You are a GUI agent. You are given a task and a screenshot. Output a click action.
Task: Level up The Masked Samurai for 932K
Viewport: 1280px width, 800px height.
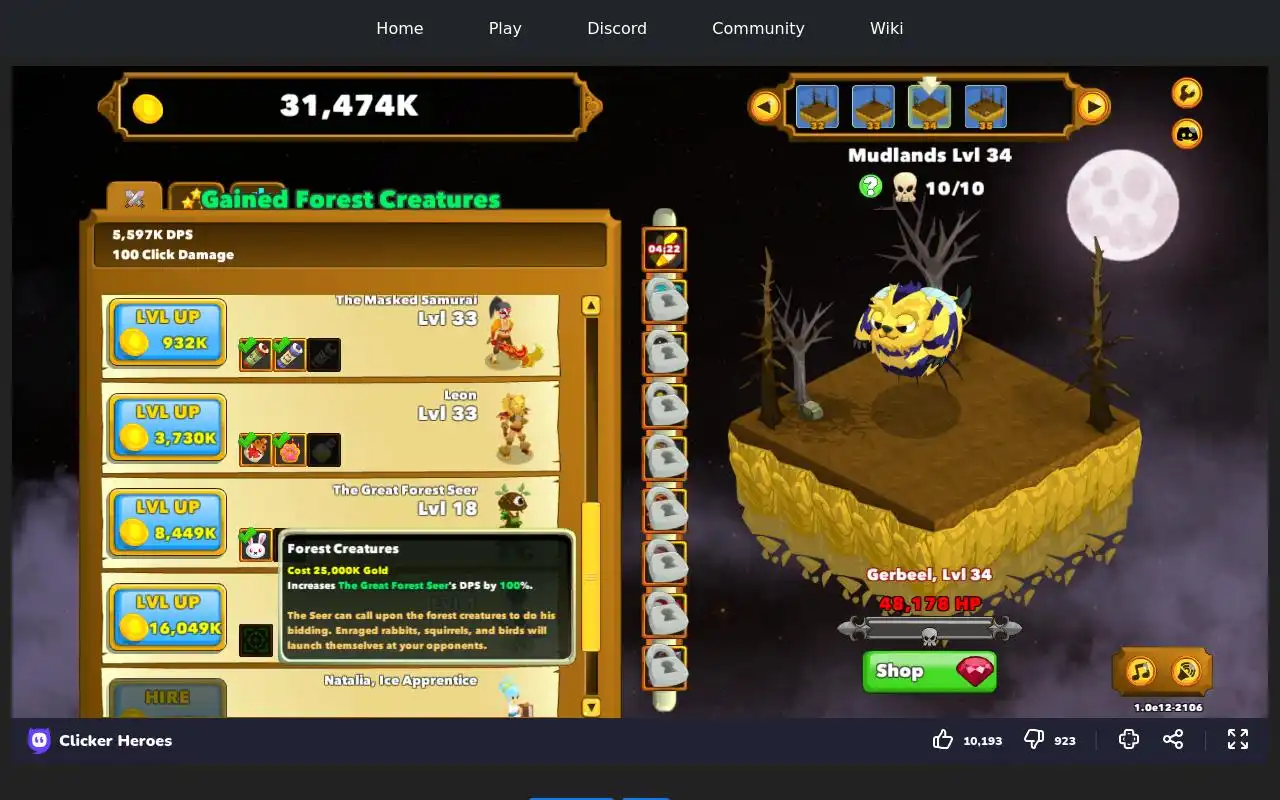click(x=167, y=332)
